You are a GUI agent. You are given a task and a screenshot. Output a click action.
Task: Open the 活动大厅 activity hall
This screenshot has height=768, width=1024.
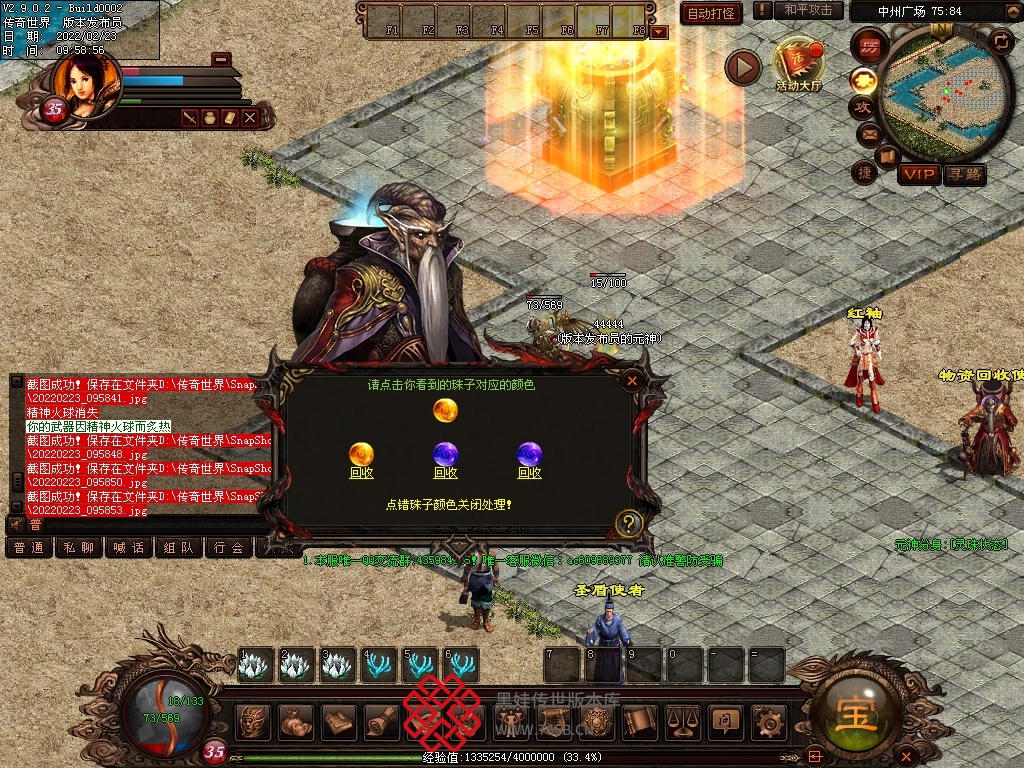[798, 64]
